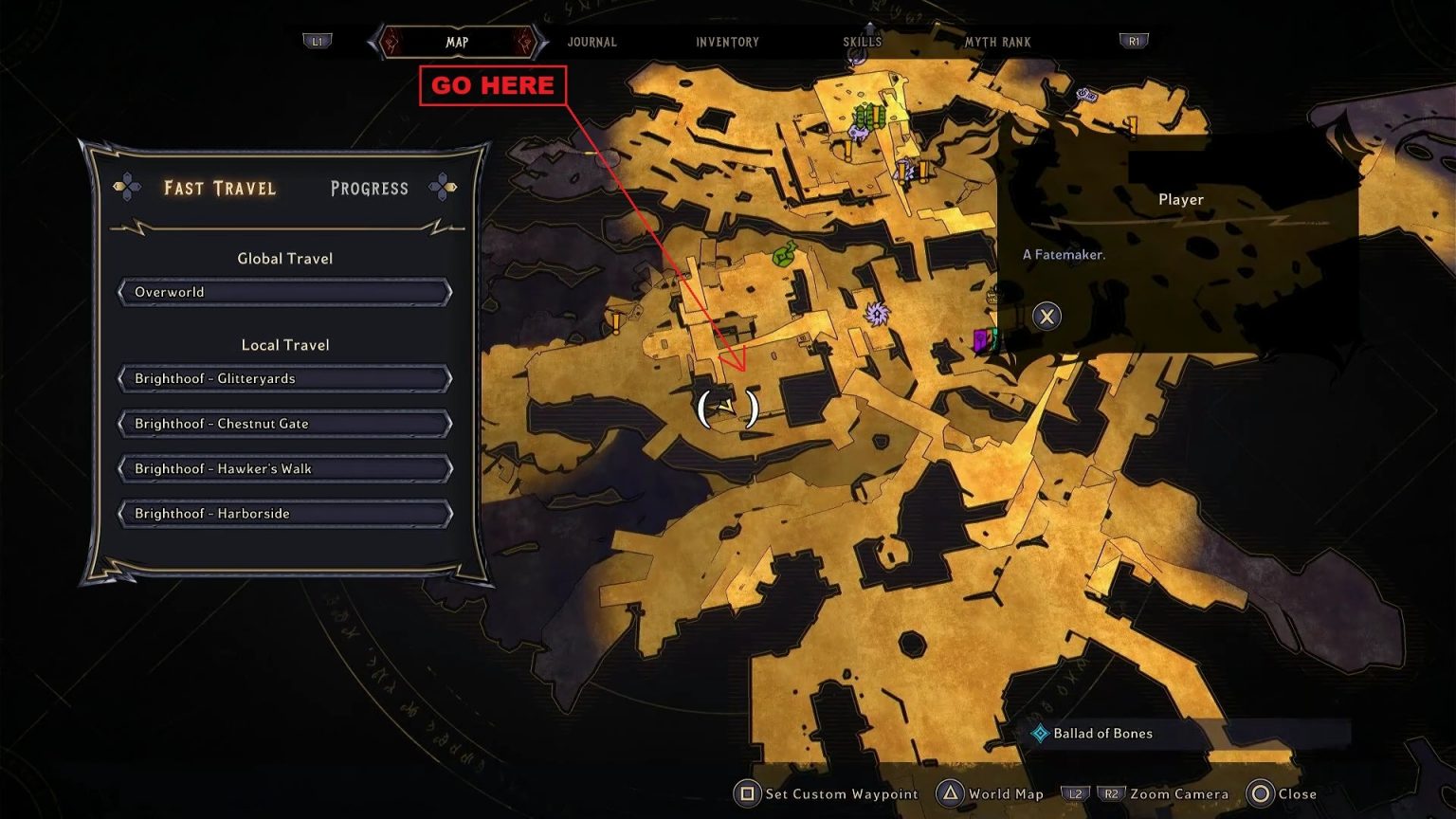This screenshot has width=1456, height=819.
Task: Click the green chest icon on the map
Action: pyautogui.click(x=781, y=253)
